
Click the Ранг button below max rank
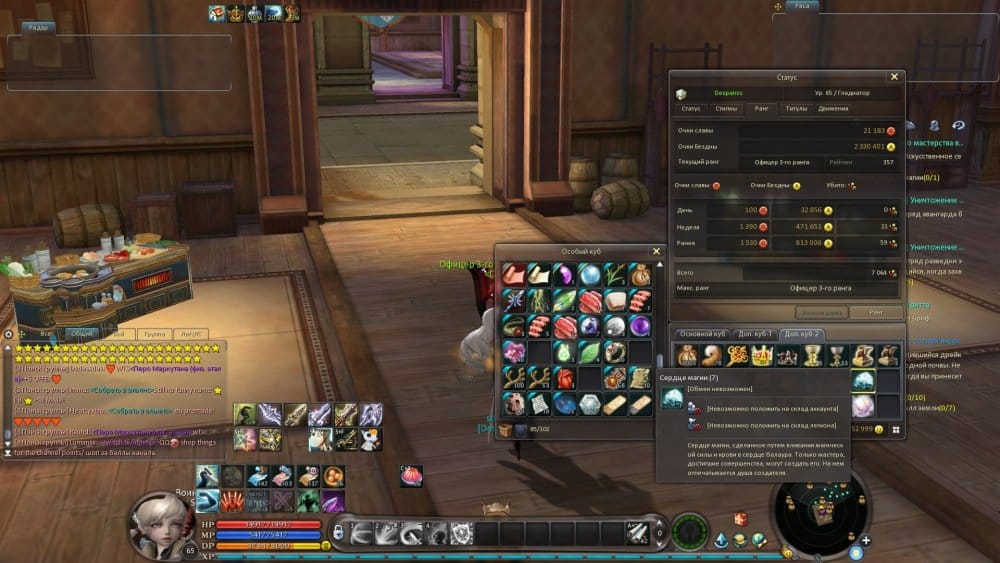(876, 312)
